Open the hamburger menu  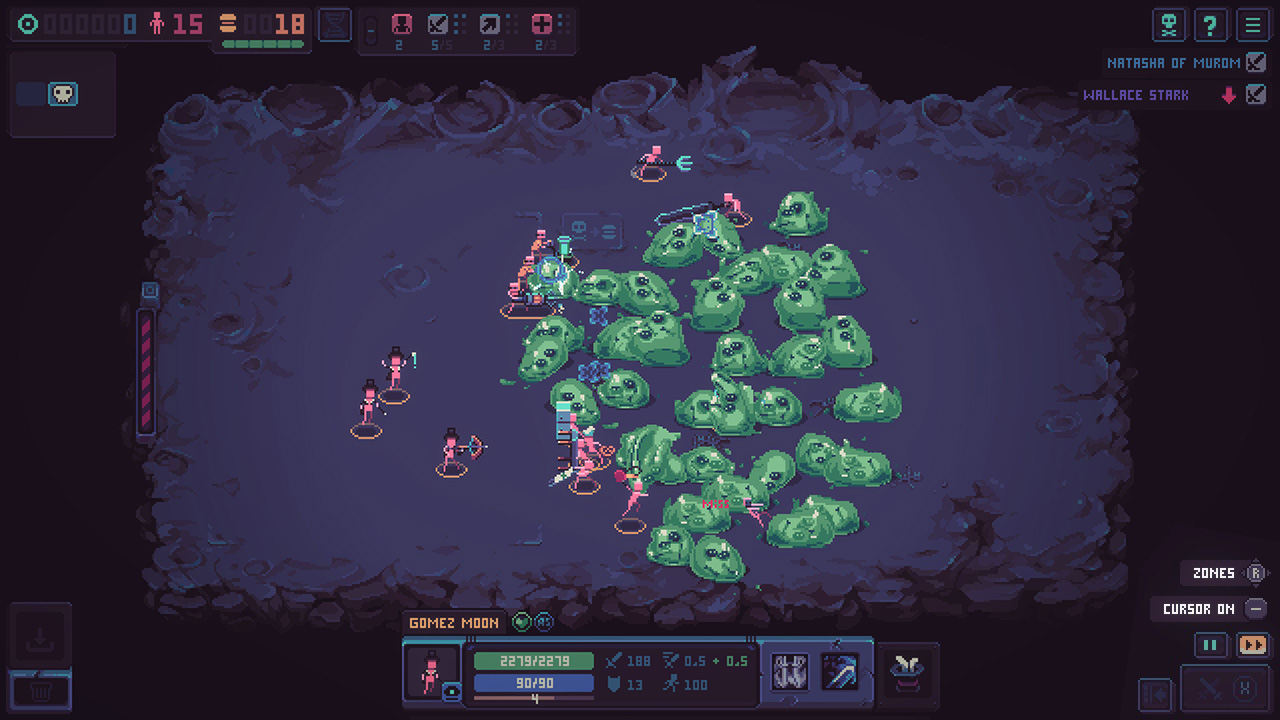pyautogui.click(x=1254, y=25)
